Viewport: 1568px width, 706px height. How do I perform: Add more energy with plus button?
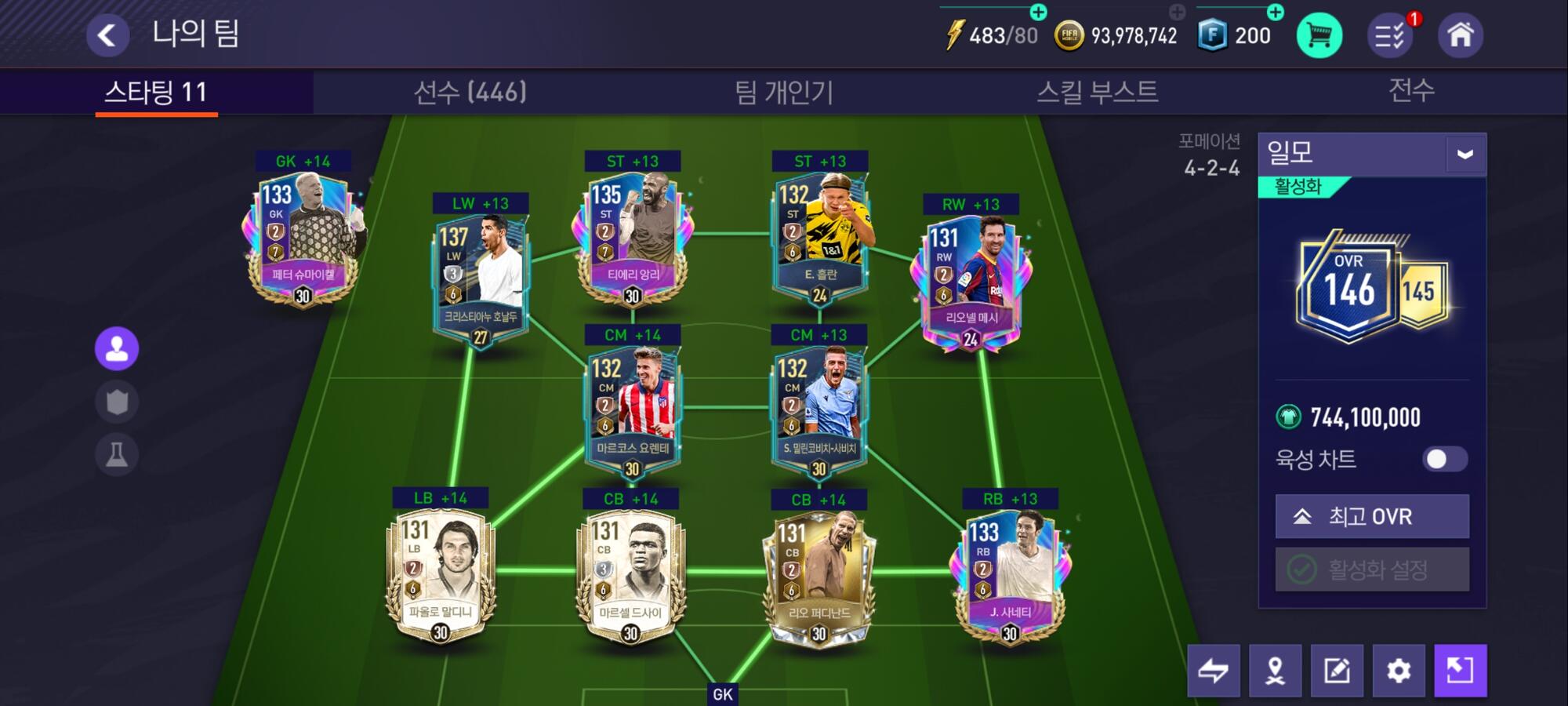(x=1038, y=12)
